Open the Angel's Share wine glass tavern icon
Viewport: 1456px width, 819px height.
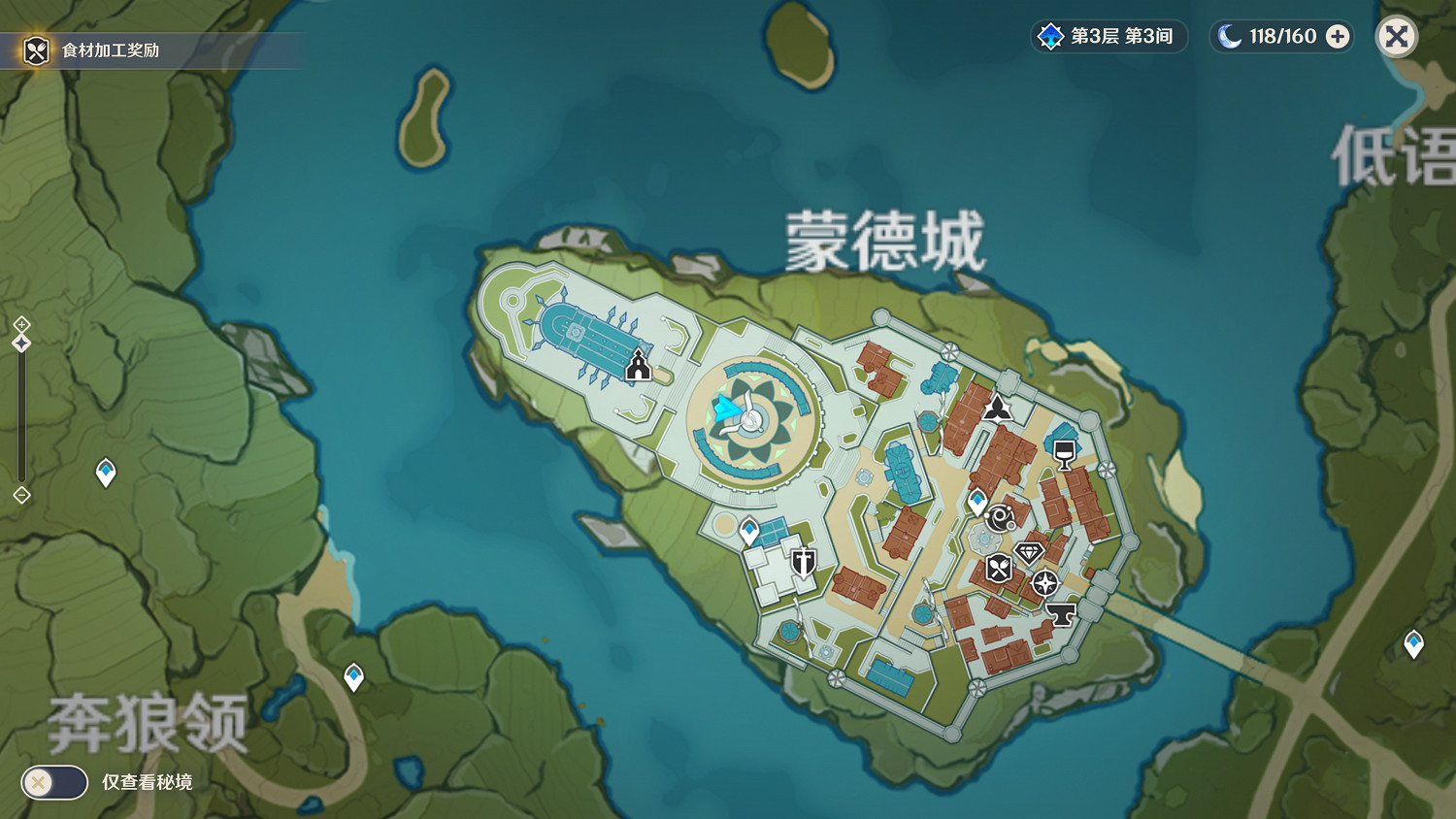point(1062,452)
